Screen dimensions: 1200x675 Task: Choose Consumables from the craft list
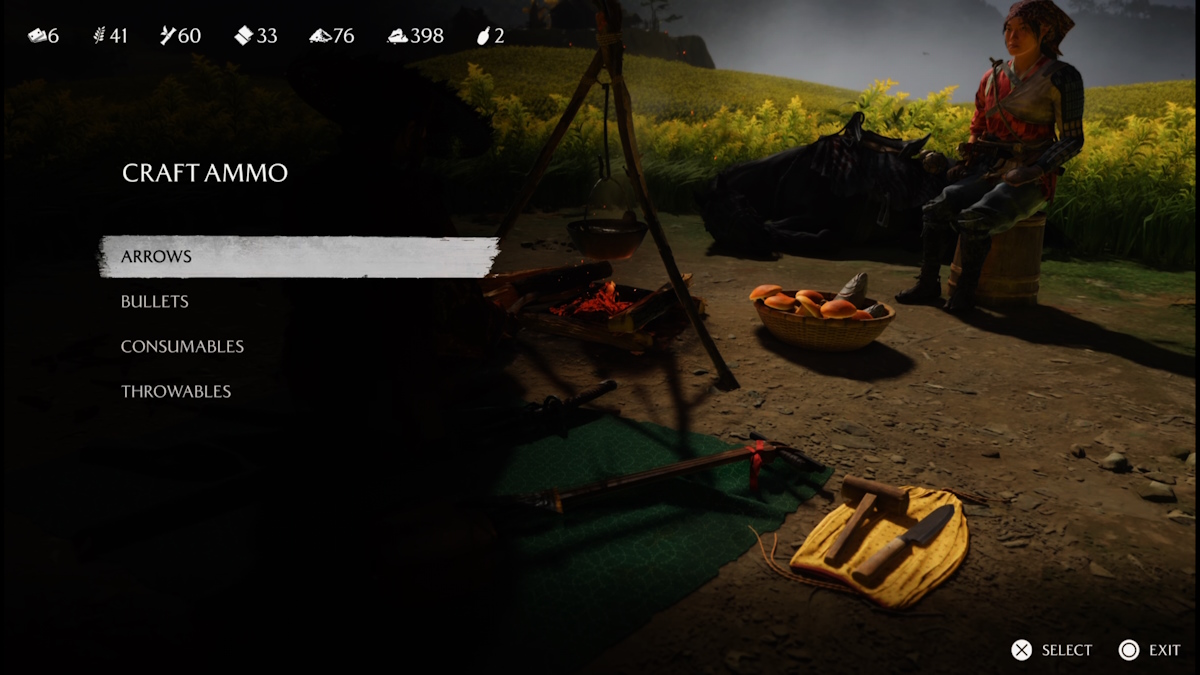pos(182,347)
